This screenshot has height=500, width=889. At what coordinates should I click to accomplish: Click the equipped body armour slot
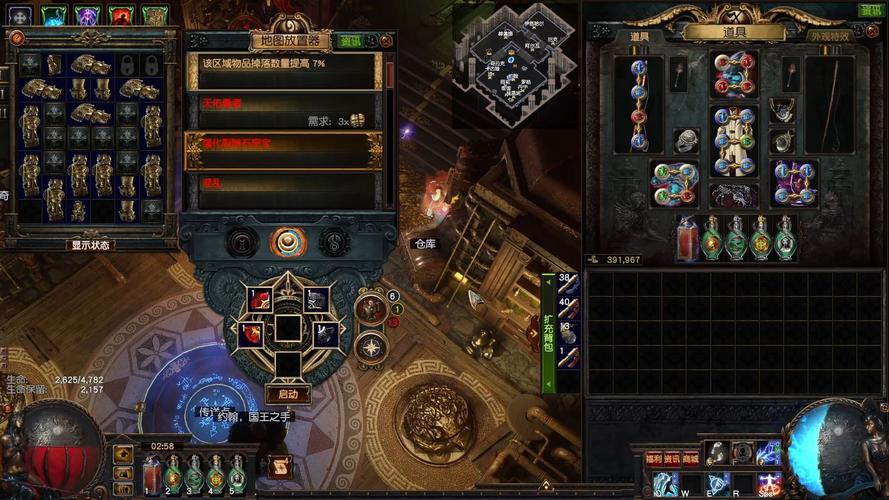[x=733, y=127]
